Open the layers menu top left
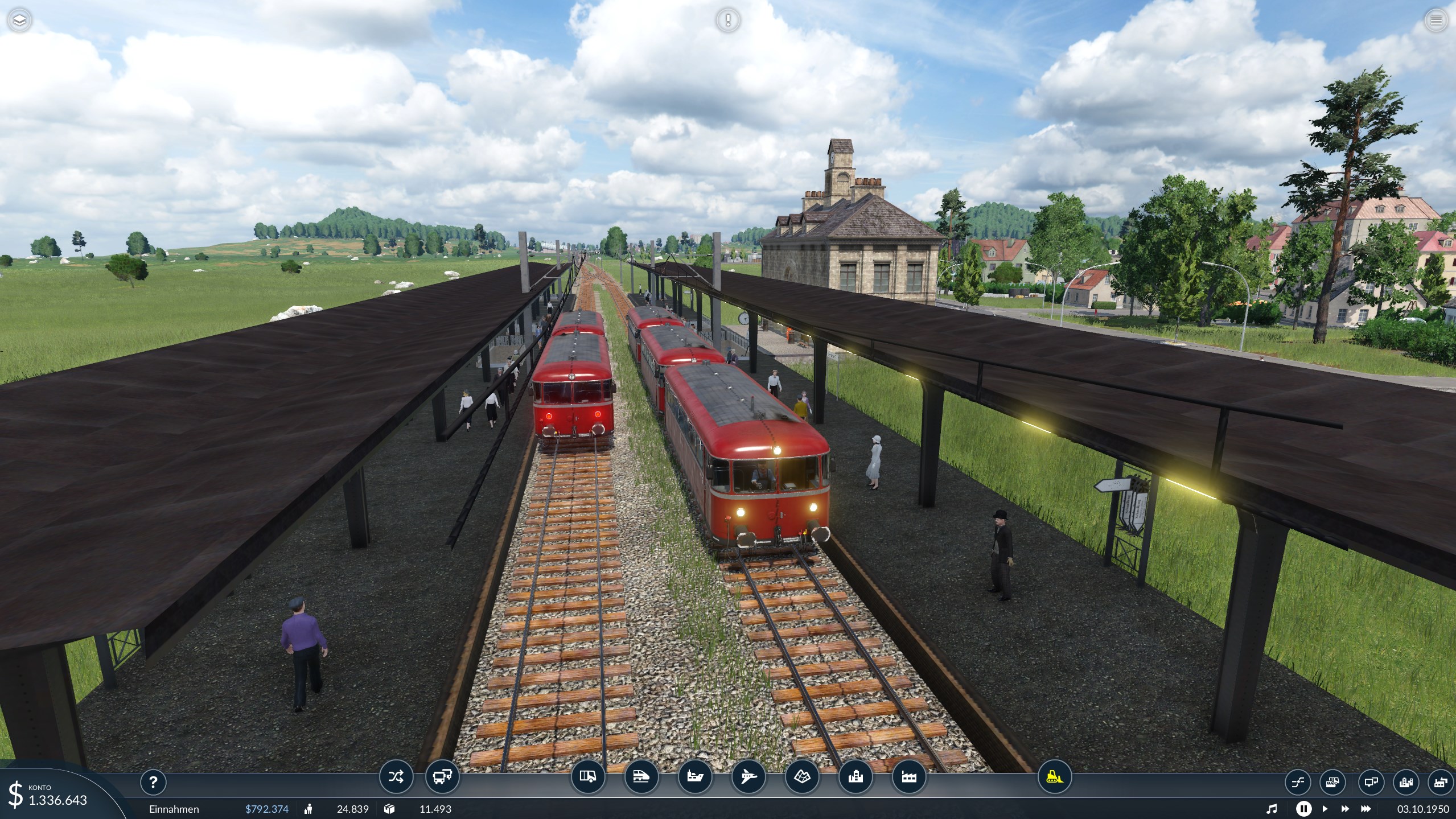The width and height of the screenshot is (1456, 819). [19, 20]
